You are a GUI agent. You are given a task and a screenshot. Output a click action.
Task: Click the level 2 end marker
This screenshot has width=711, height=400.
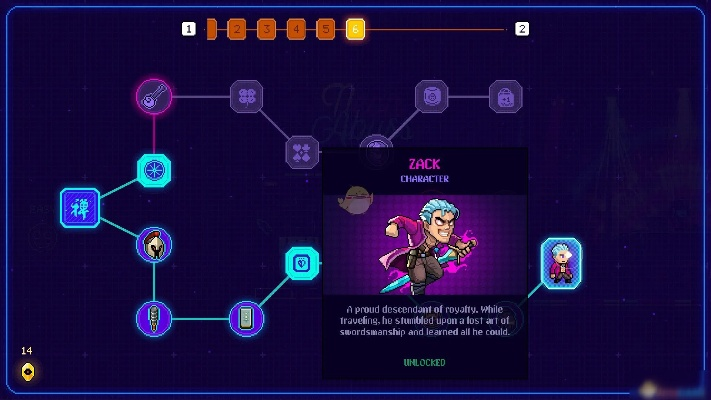click(x=522, y=29)
